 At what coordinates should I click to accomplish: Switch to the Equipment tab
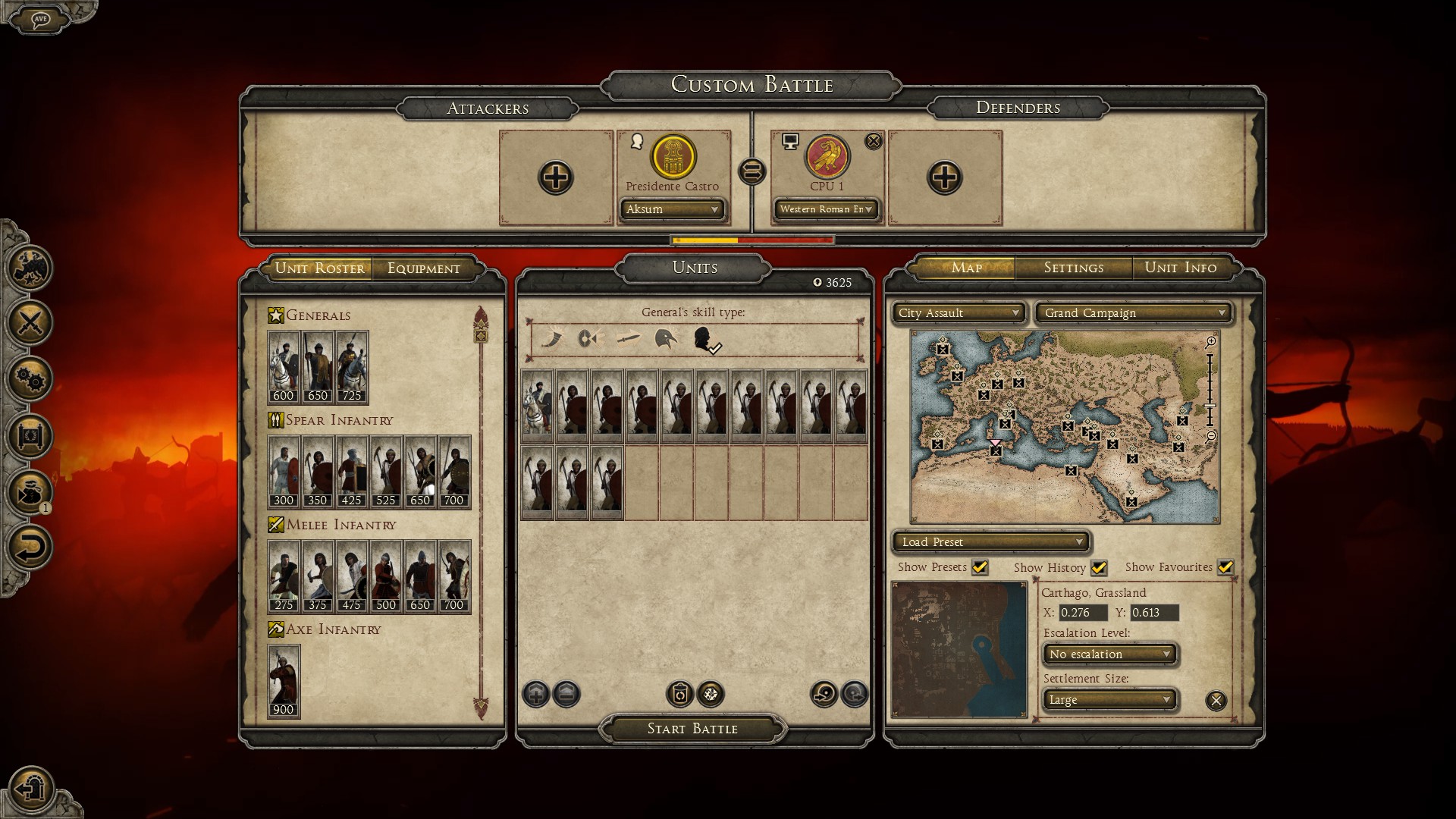423,268
